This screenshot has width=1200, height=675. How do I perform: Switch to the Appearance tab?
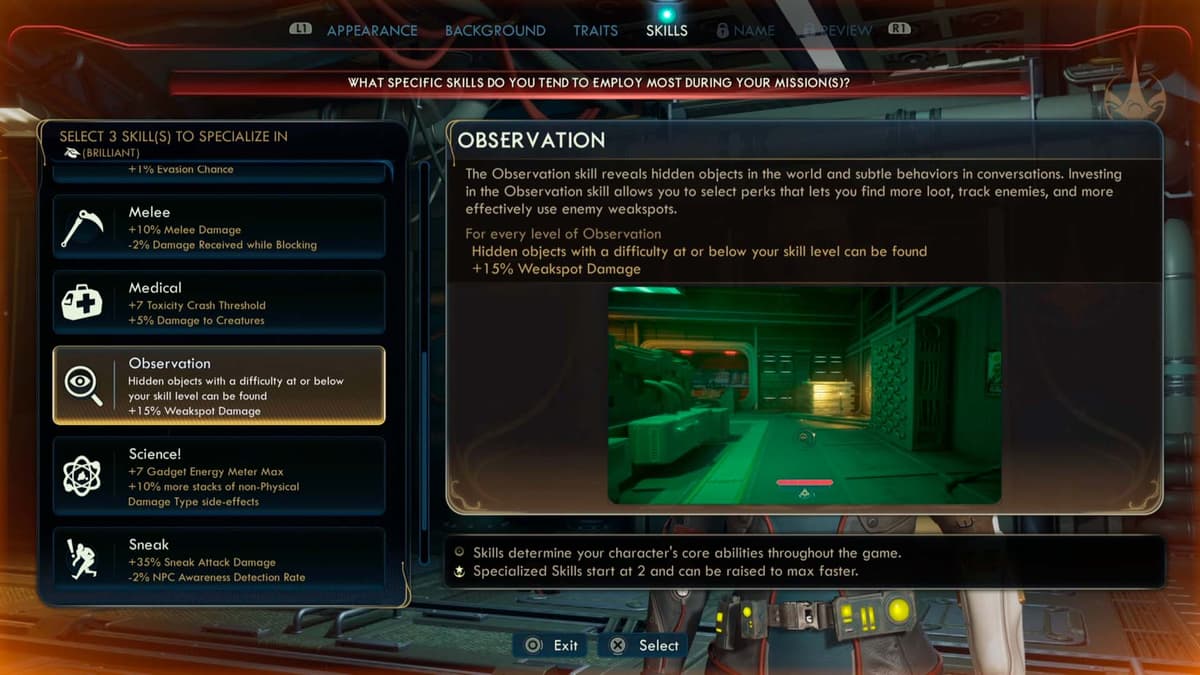point(371,31)
